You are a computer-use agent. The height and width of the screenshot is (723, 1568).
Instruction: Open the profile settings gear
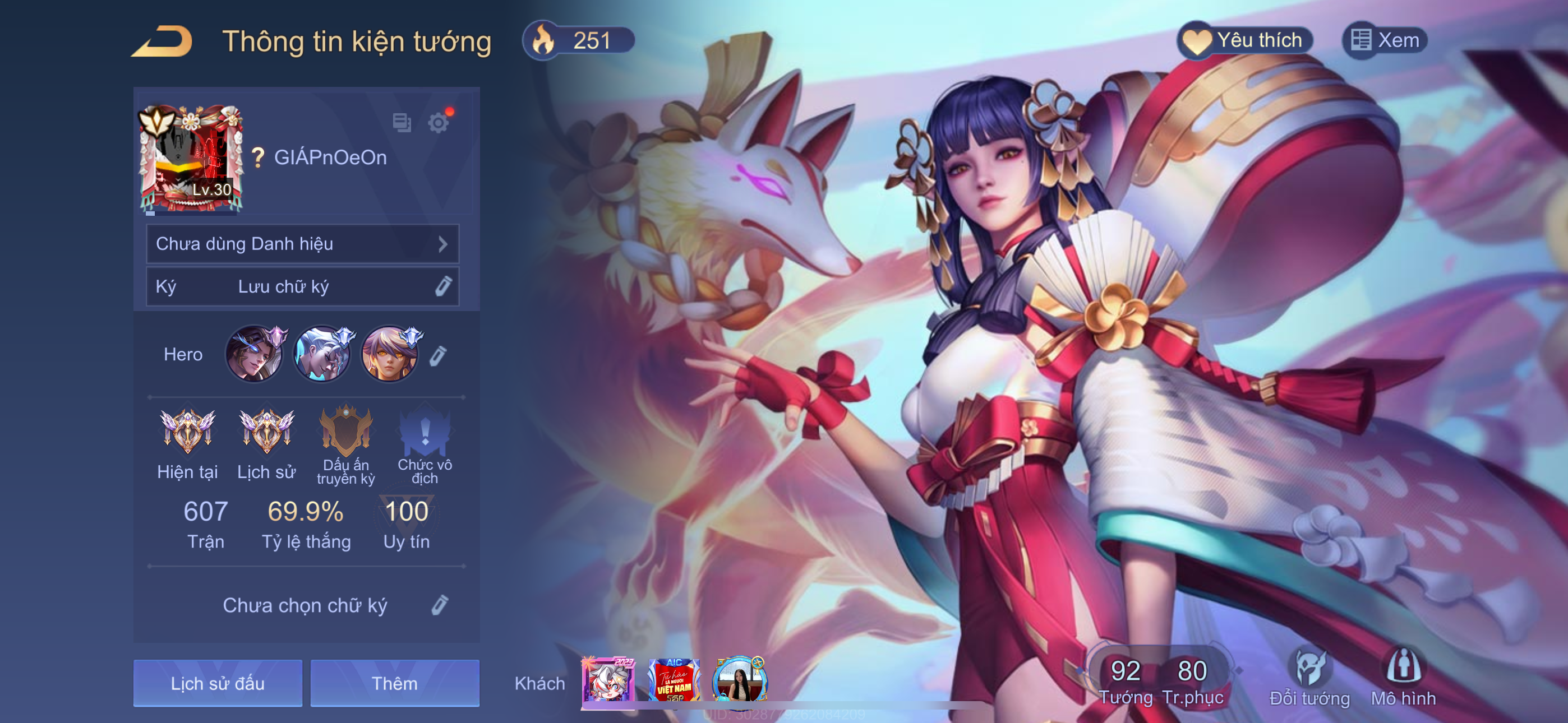437,123
